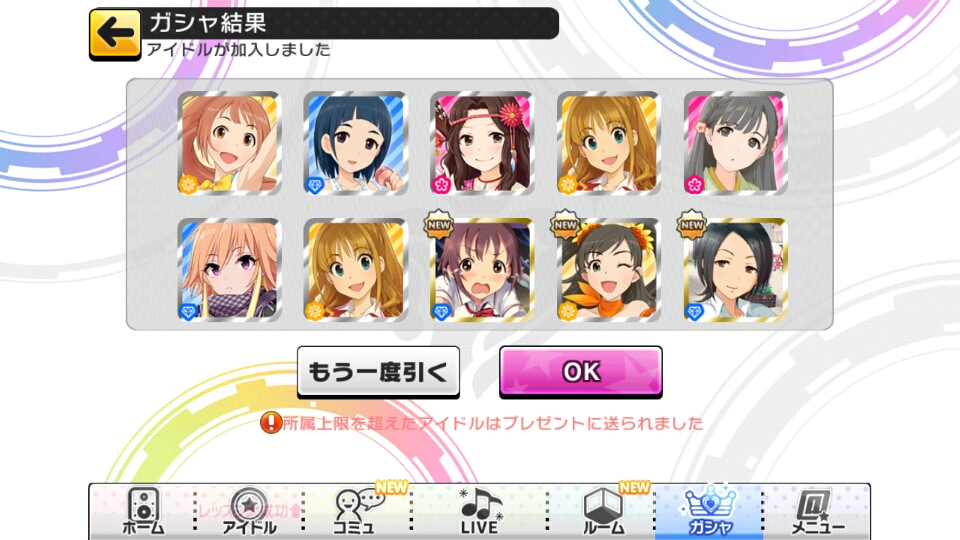The width and height of the screenshot is (960, 540).
Task: Inspect the new shouting brown-haired idol card
Action: pos(481,270)
